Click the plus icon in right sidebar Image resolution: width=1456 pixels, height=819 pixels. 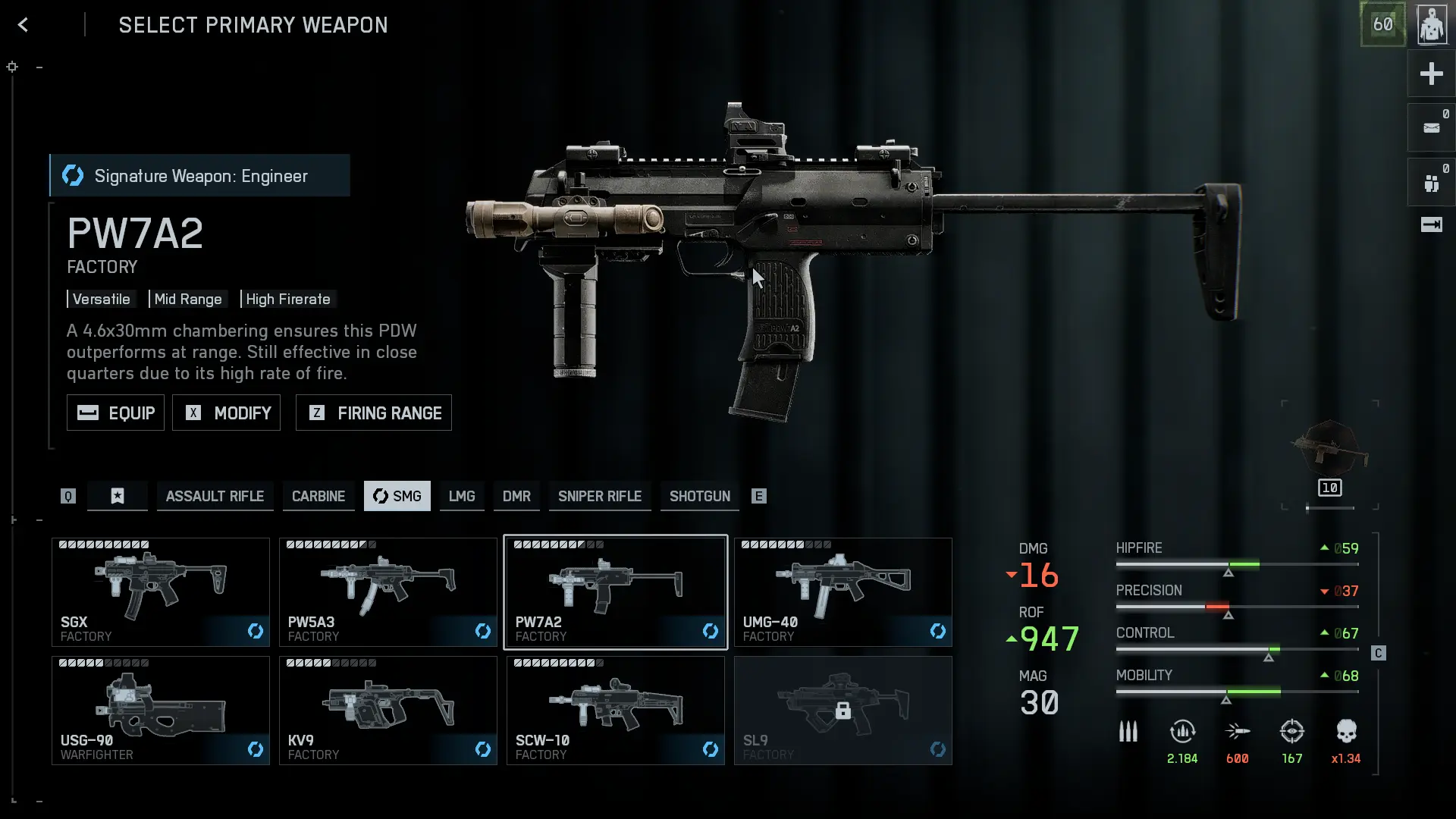[x=1431, y=74]
